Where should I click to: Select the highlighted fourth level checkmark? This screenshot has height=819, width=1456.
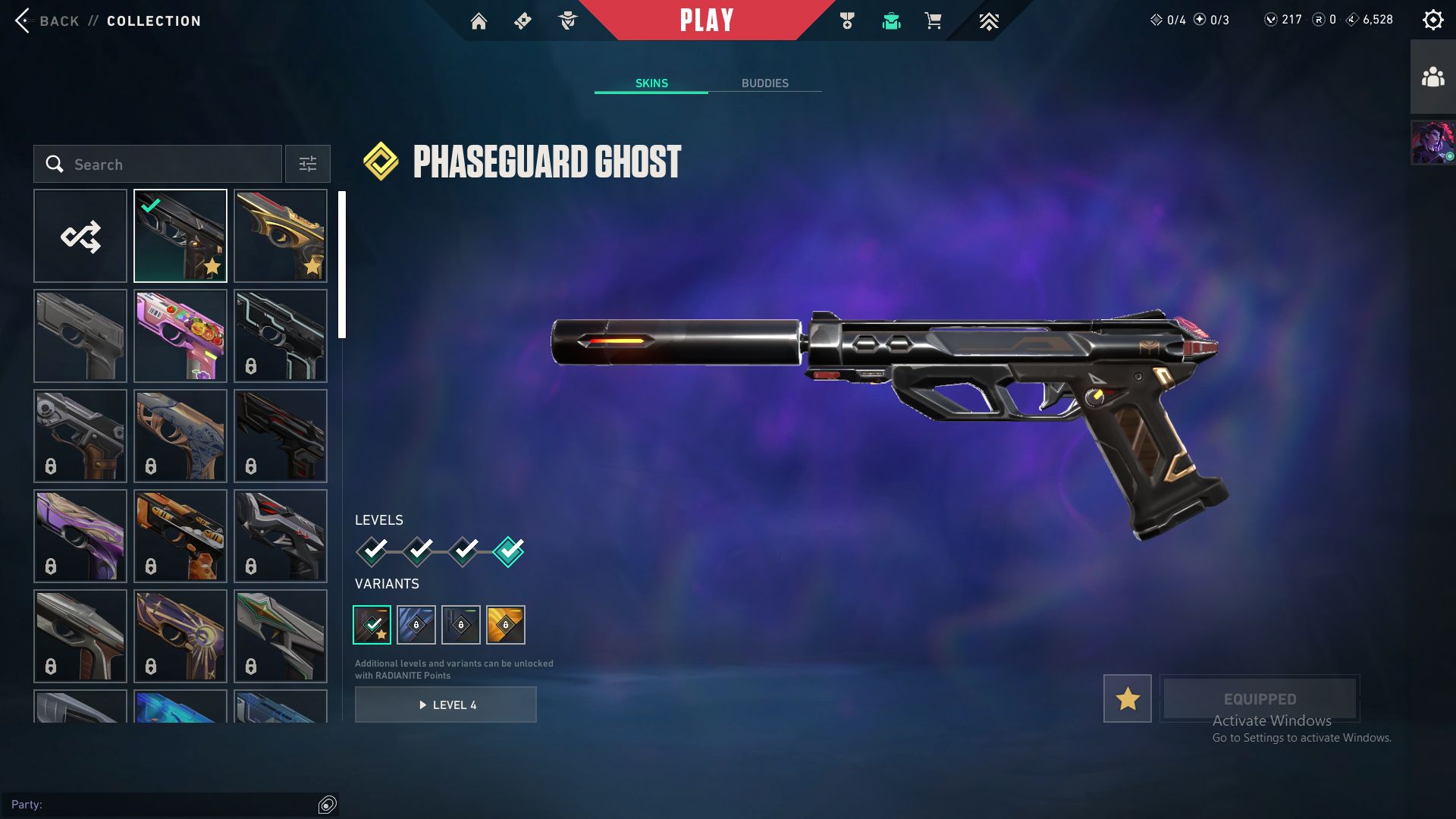(508, 551)
